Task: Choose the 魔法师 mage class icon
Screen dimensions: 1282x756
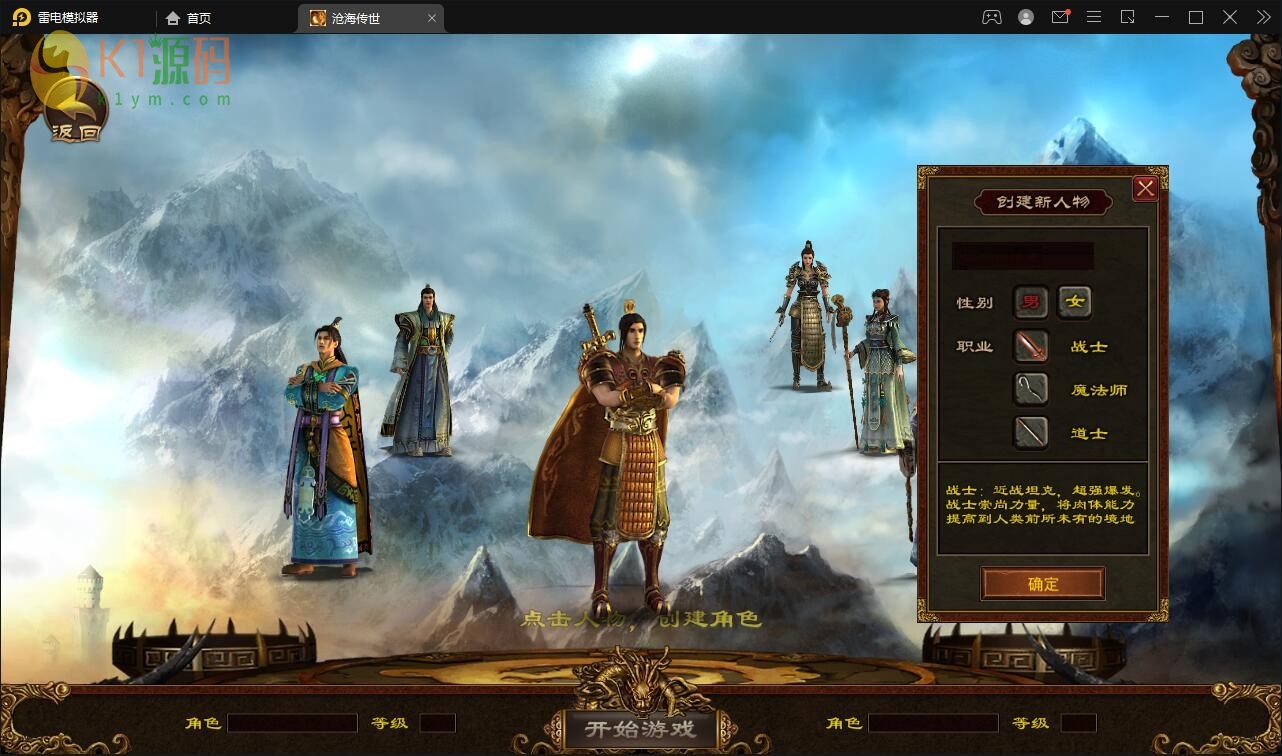Action: point(1031,390)
